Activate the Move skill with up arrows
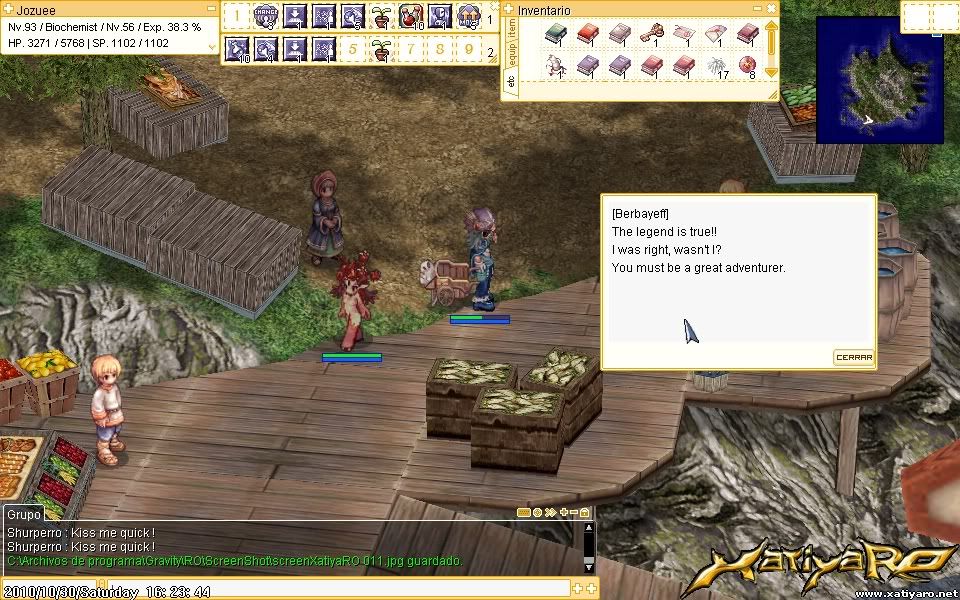The height and width of the screenshot is (600, 960). point(467,16)
